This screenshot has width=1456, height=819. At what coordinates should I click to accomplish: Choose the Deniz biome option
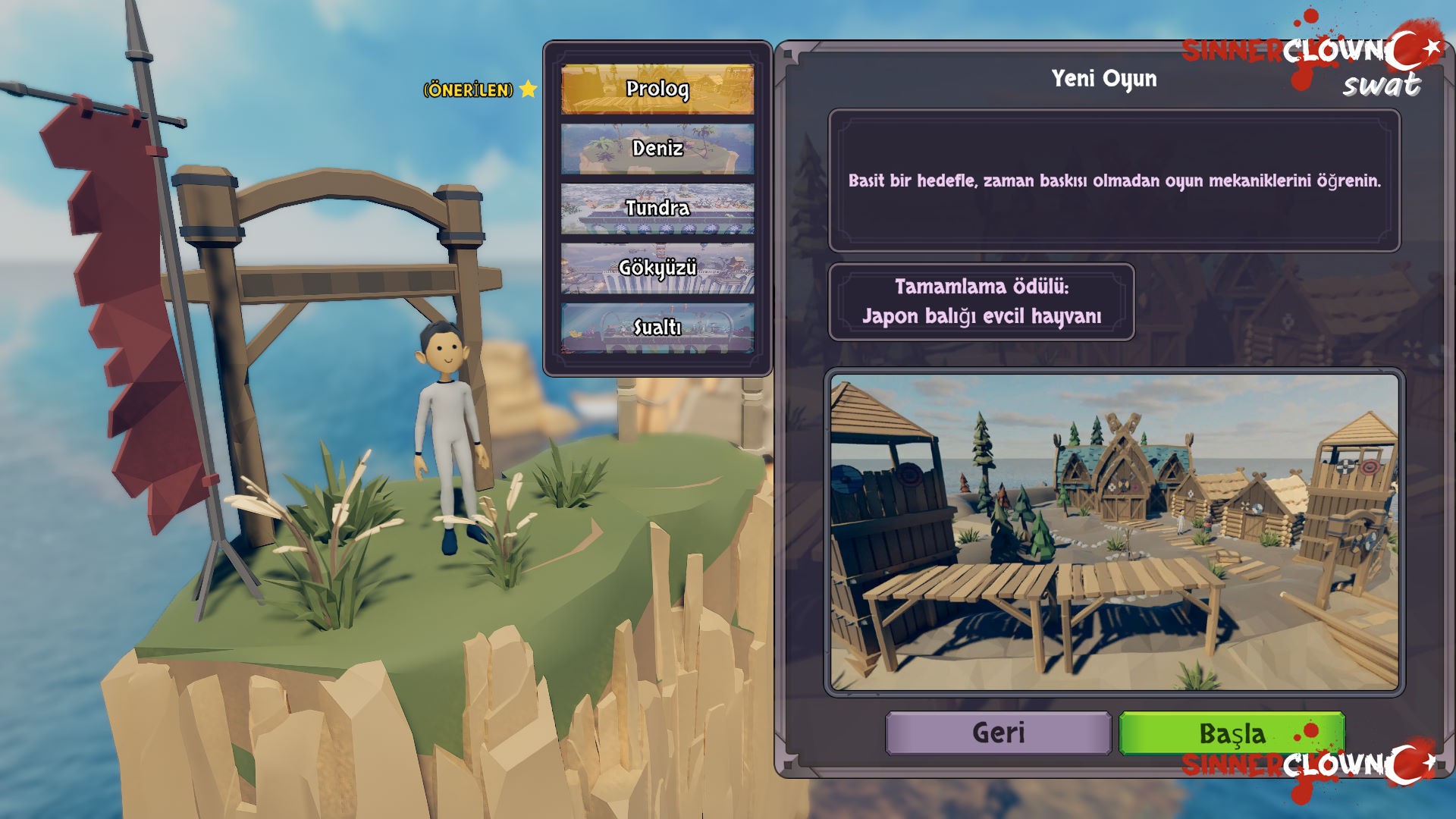657,149
